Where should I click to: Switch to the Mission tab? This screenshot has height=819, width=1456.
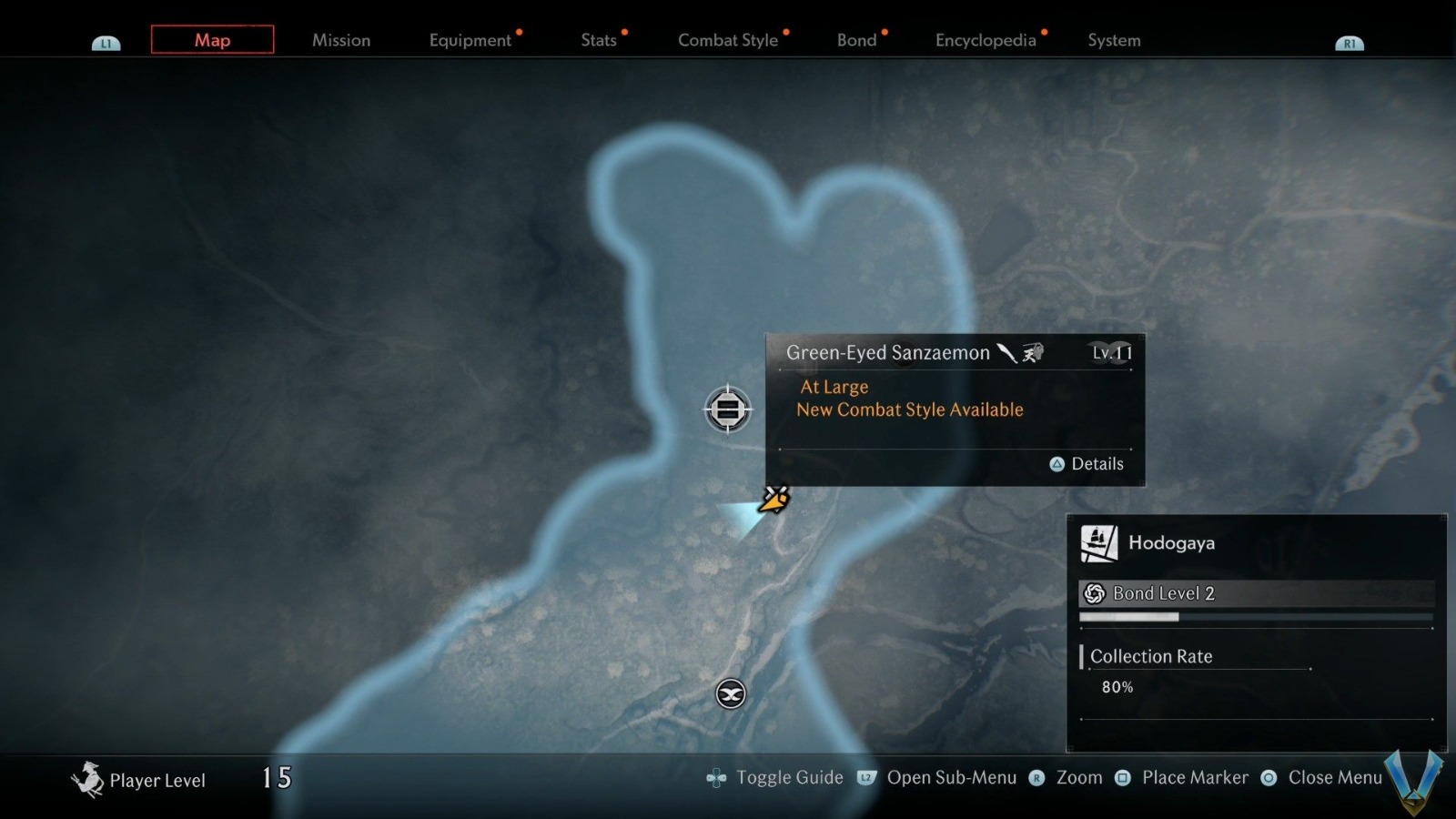pos(340,40)
